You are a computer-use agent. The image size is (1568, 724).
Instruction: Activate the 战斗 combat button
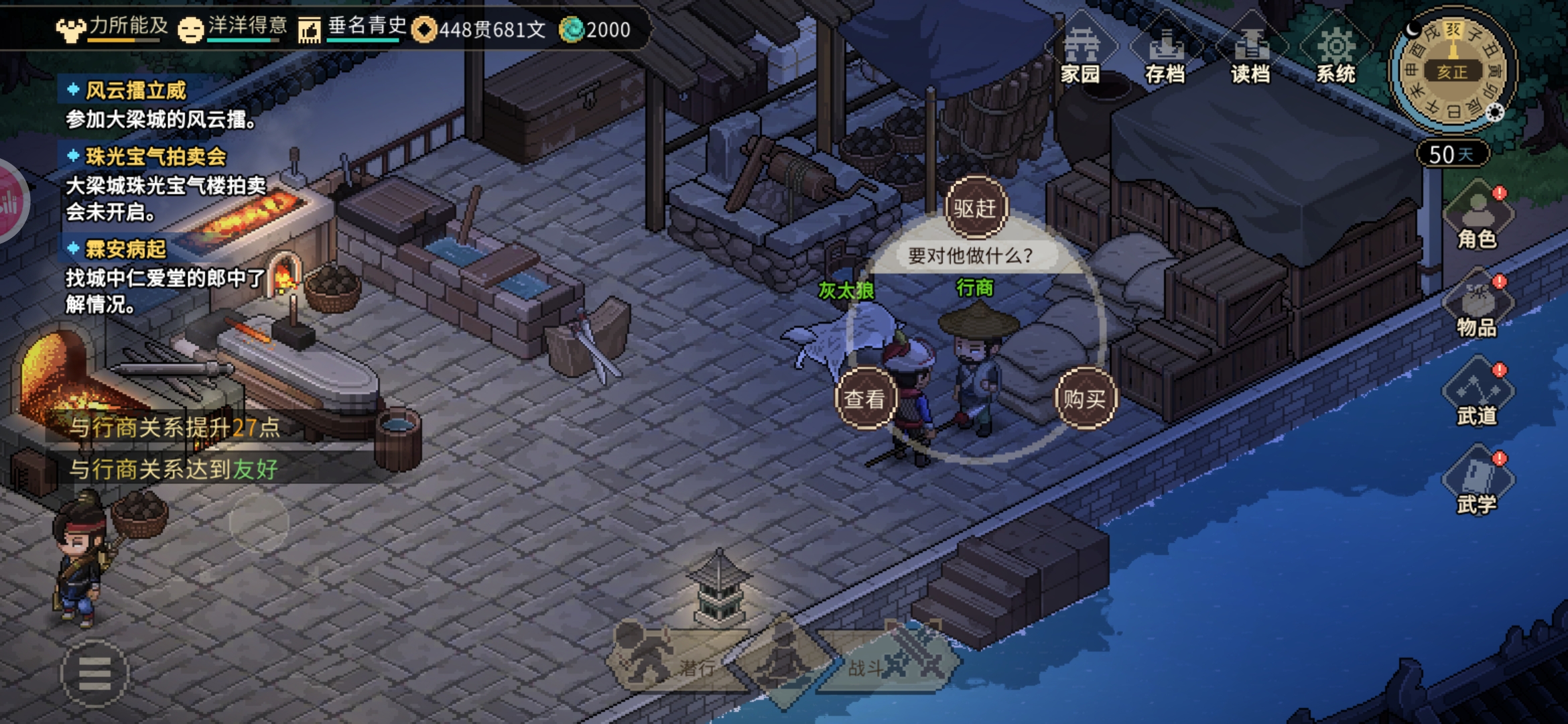(x=891, y=664)
